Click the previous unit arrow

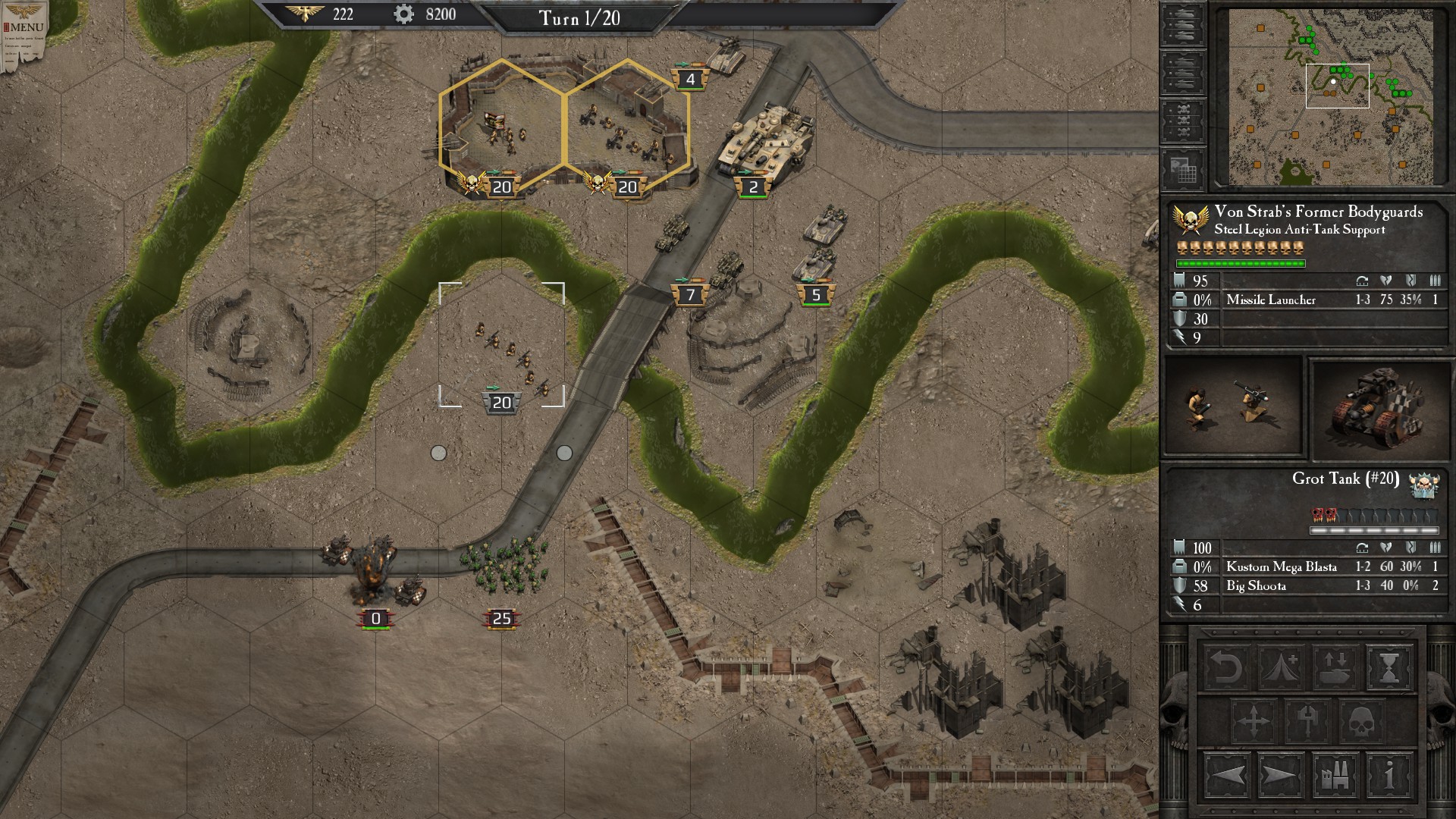(1227, 776)
